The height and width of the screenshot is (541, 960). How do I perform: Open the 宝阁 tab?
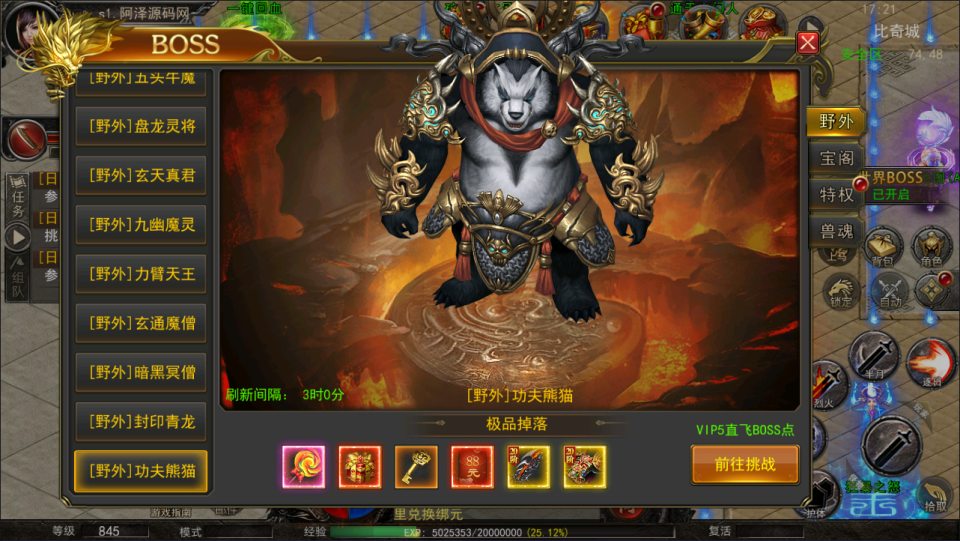(x=835, y=159)
